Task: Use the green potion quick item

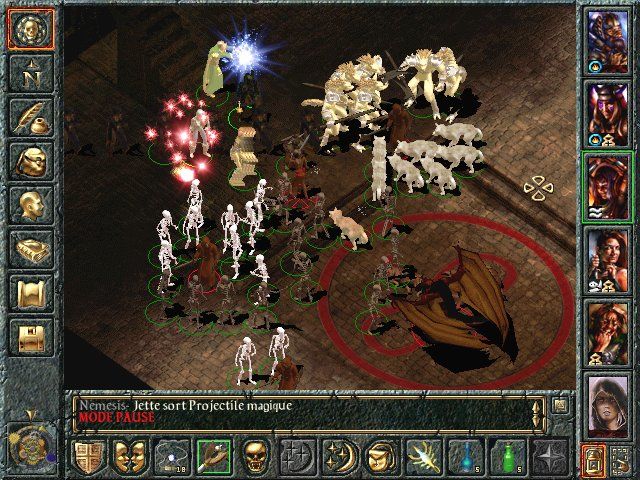Action: (x=507, y=458)
